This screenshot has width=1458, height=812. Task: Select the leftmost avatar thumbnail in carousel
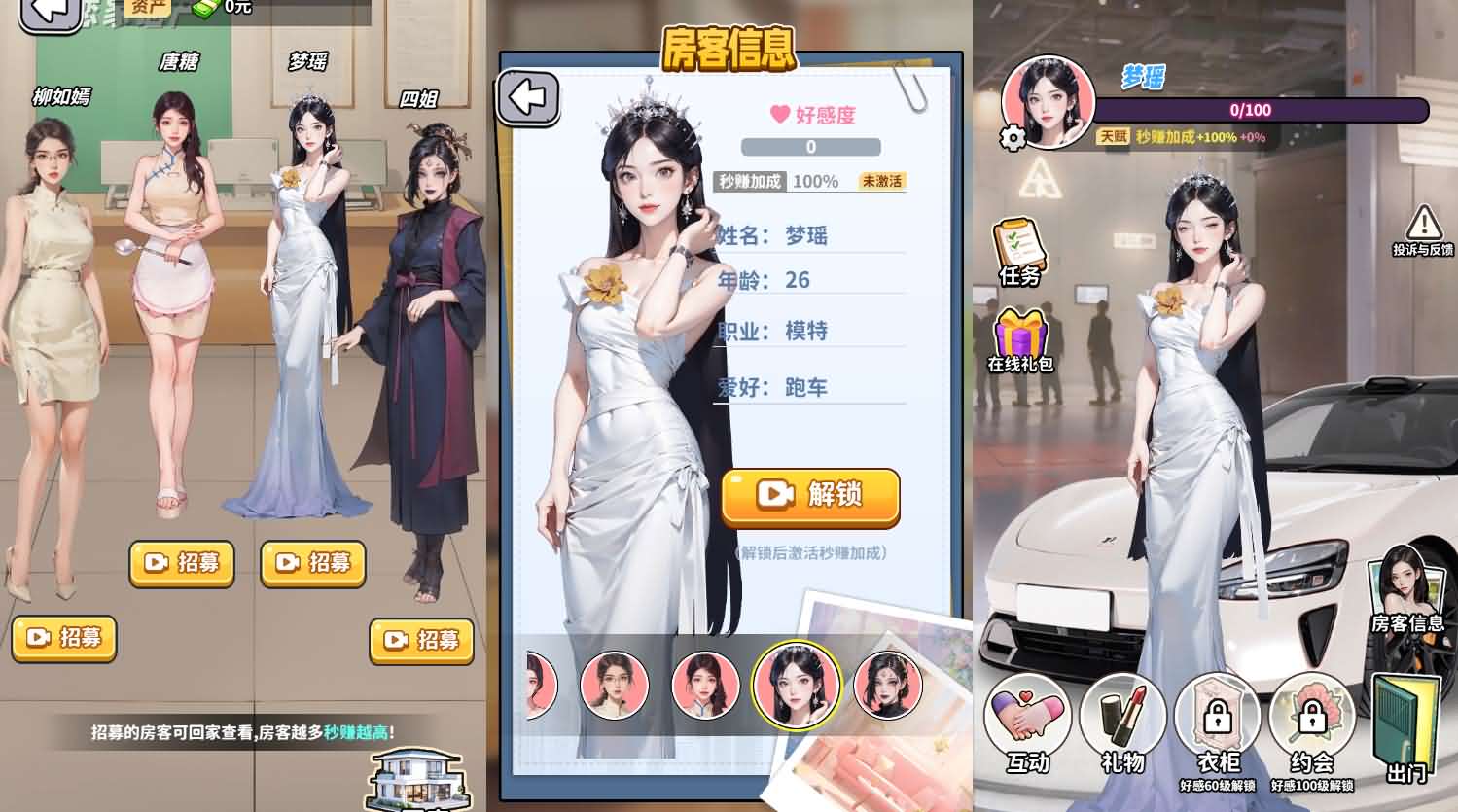tap(538, 685)
